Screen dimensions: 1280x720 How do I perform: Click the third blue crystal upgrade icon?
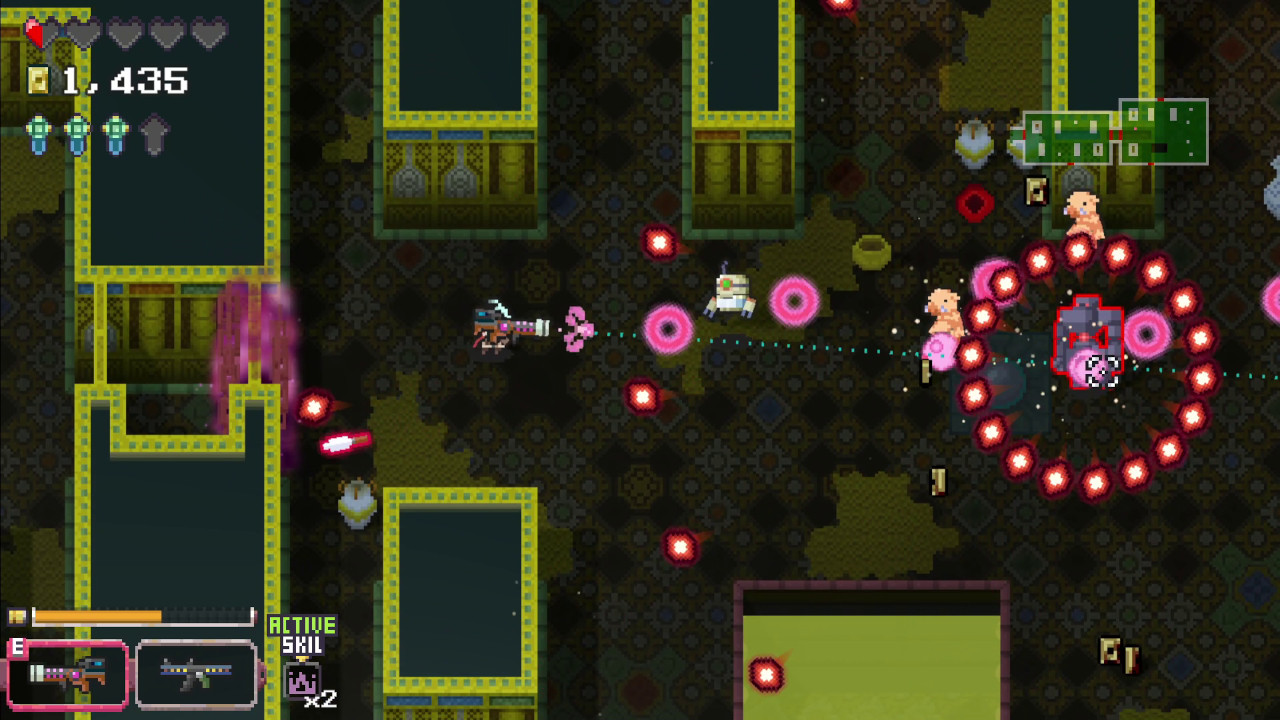[115, 133]
